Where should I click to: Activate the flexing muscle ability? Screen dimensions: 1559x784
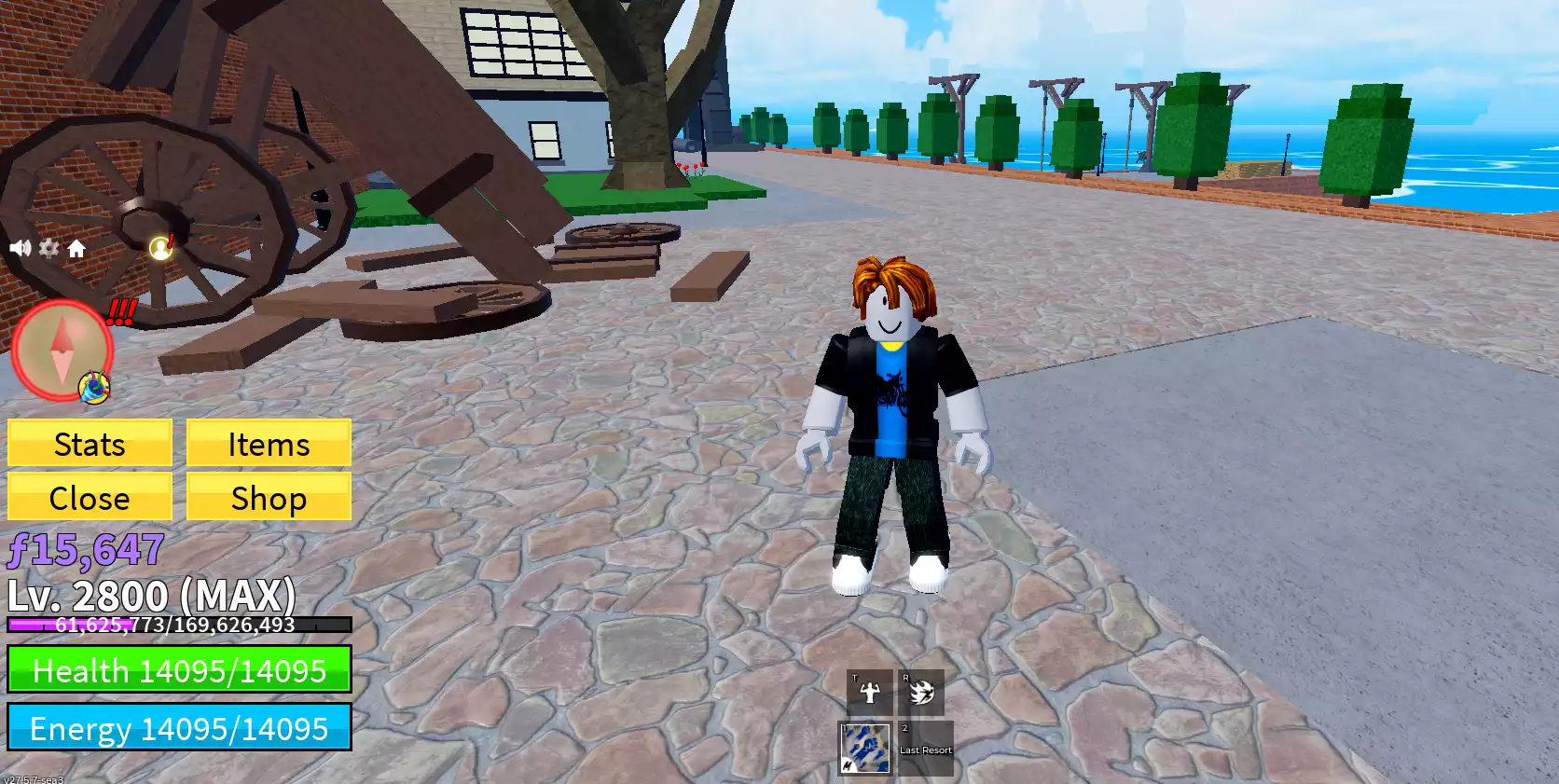[x=869, y=692]
